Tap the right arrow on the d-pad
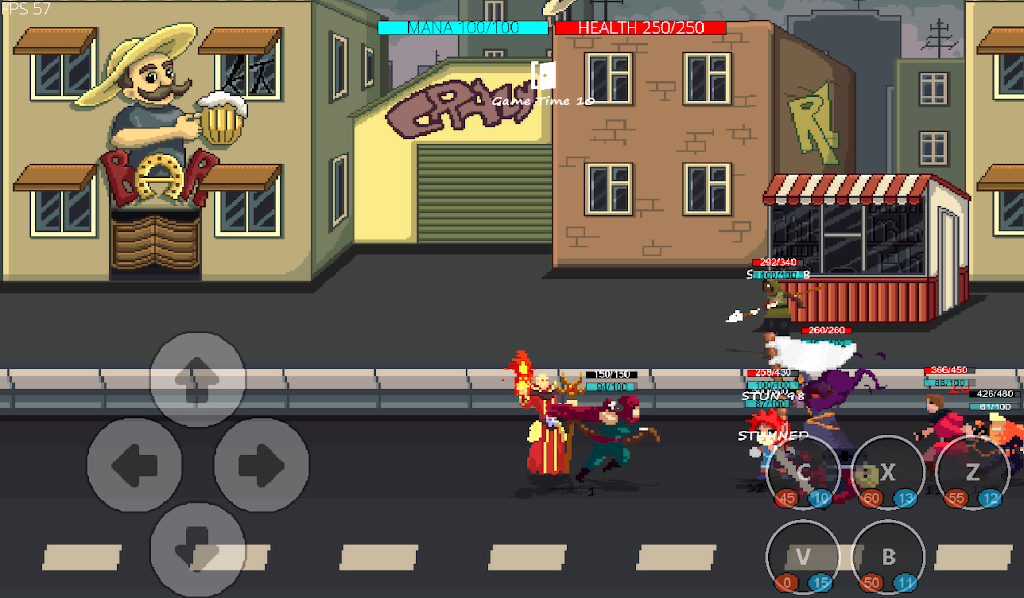 coord(262,465)
